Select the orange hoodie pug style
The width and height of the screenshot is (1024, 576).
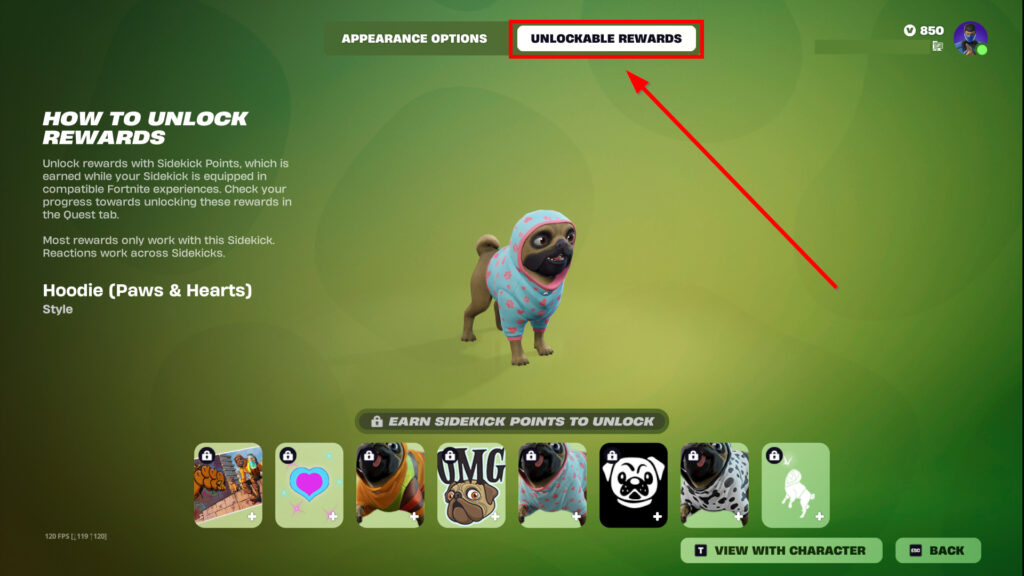[x=390, y=485]
